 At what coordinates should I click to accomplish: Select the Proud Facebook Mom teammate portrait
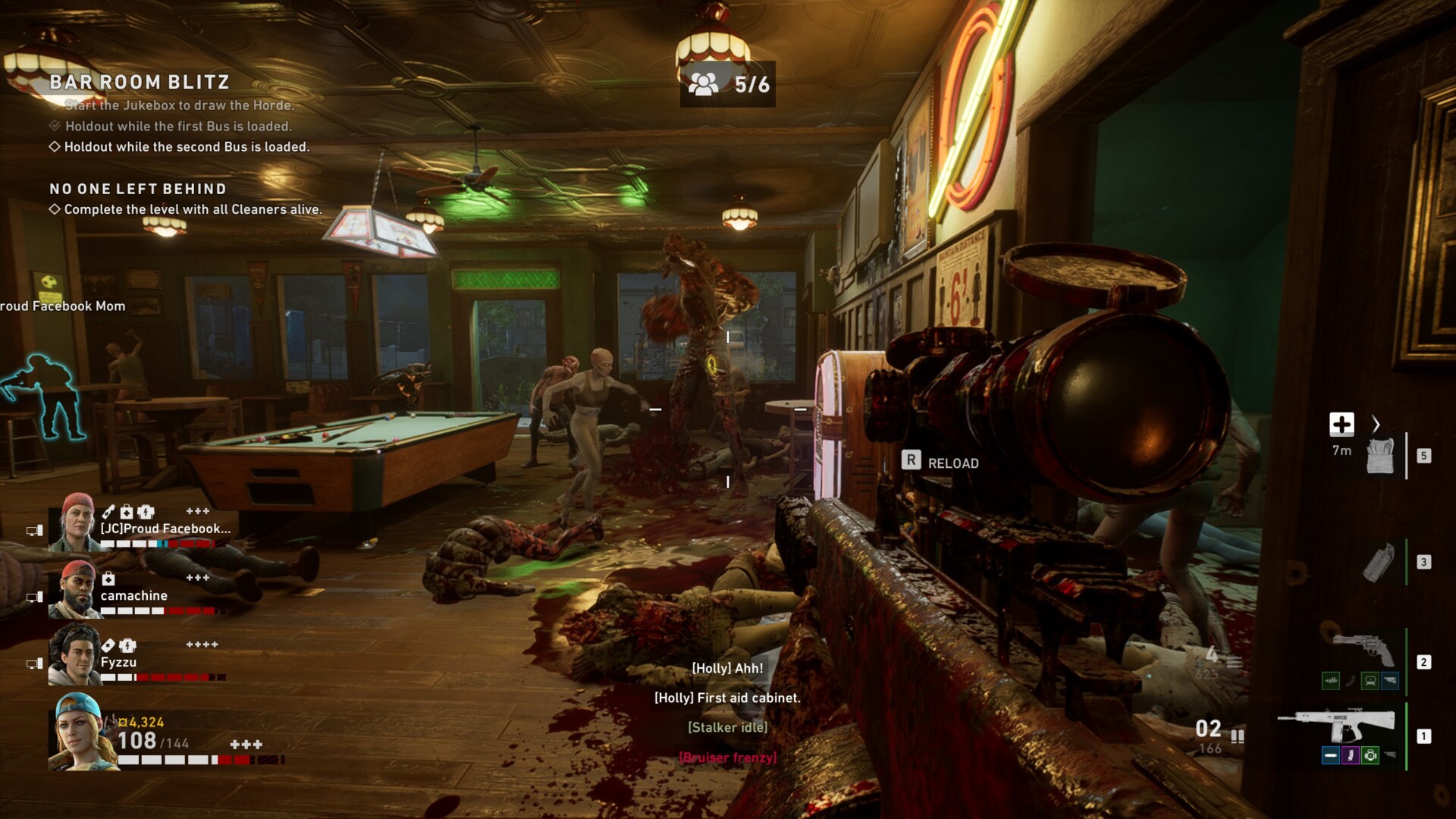74,522
